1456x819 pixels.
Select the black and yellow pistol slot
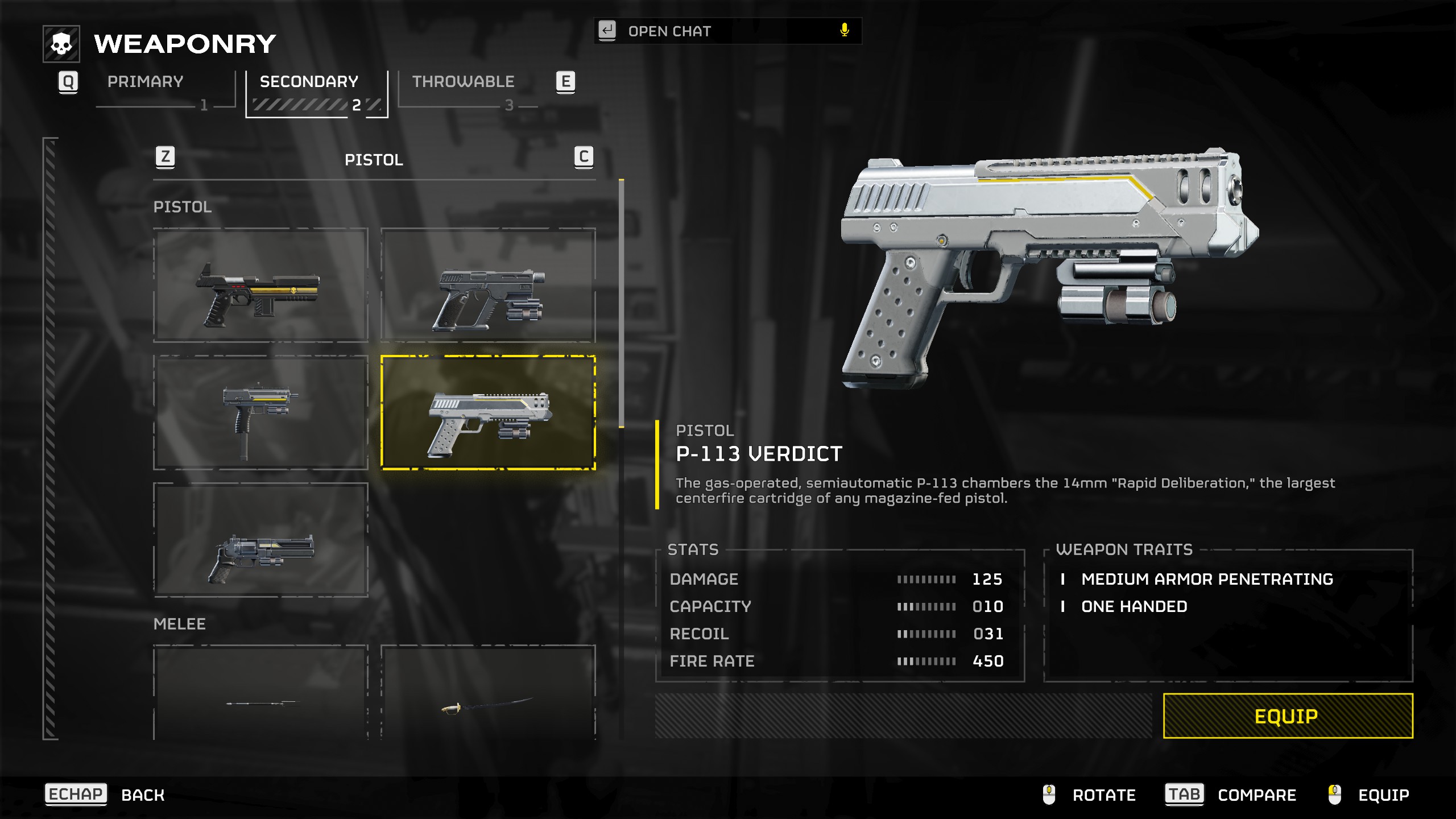click(261, 286)
